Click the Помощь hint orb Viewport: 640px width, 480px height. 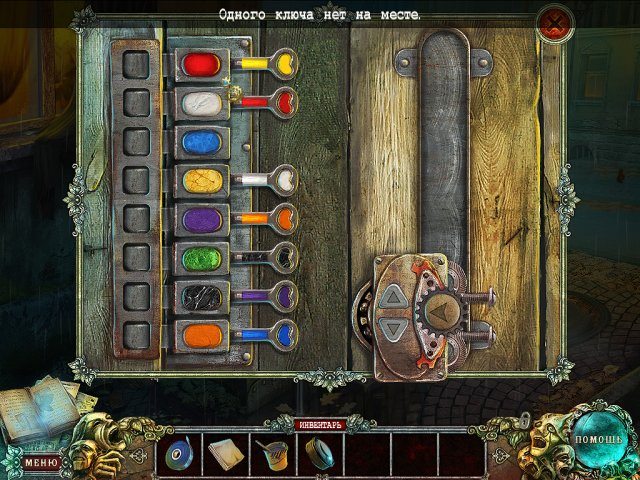point(598,439)
